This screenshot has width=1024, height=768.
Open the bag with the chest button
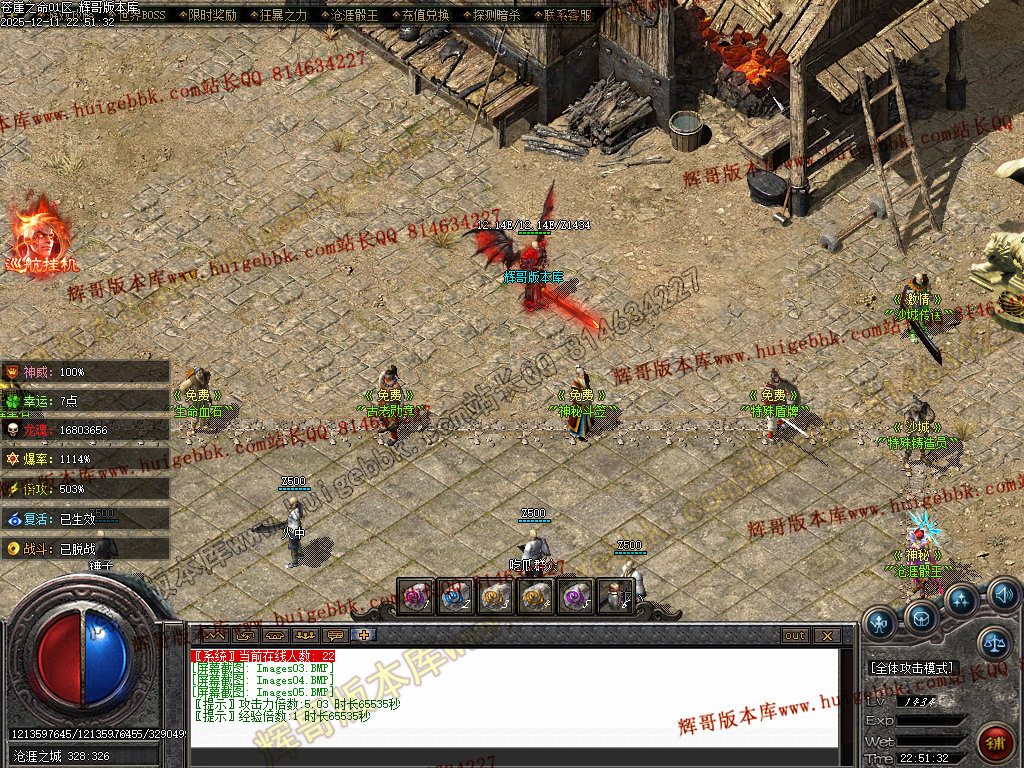(x=921, y=617)
